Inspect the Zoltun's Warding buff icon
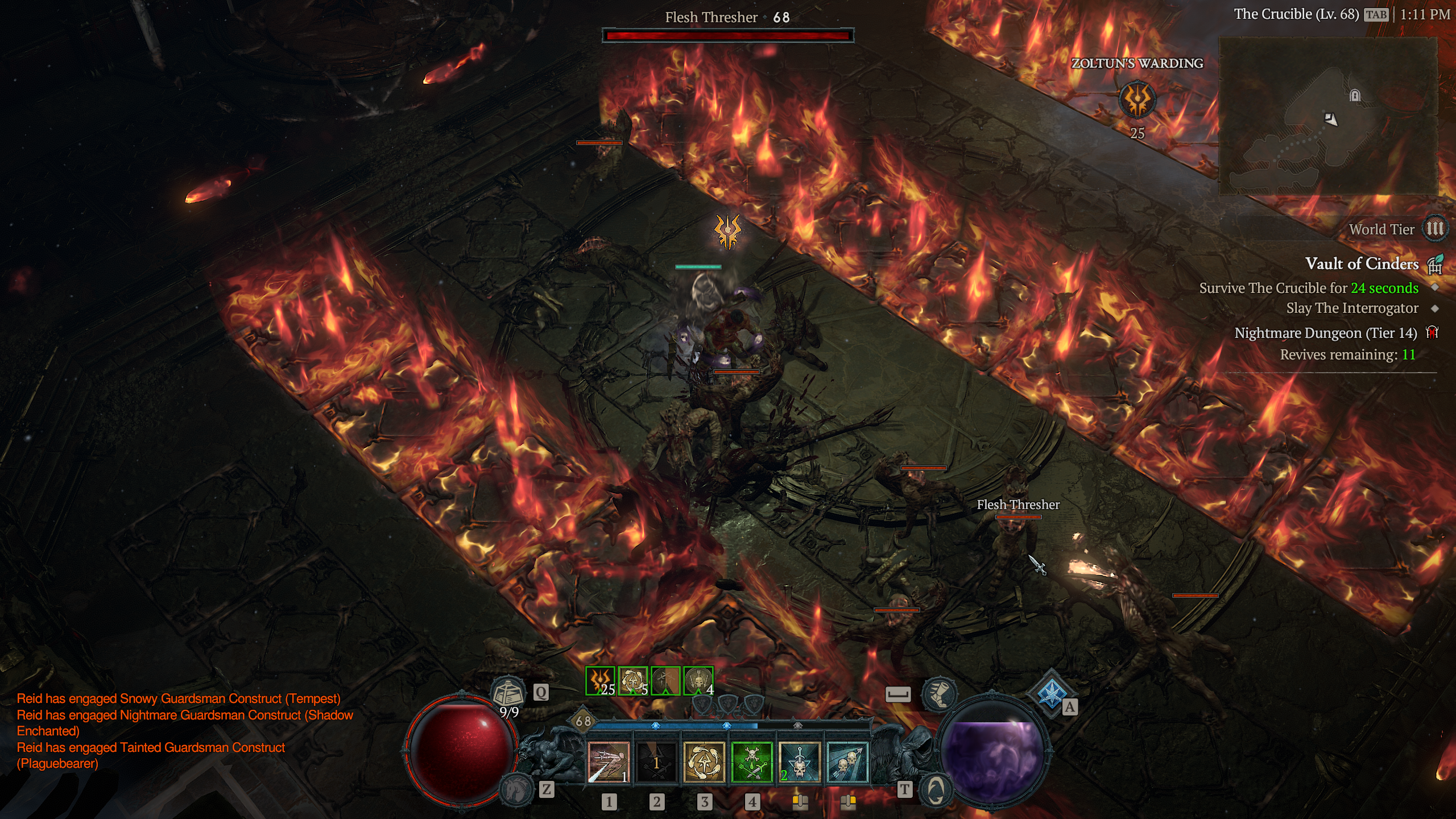The height and width of the screenshot is (819, 1456). tap(1137, 101)
